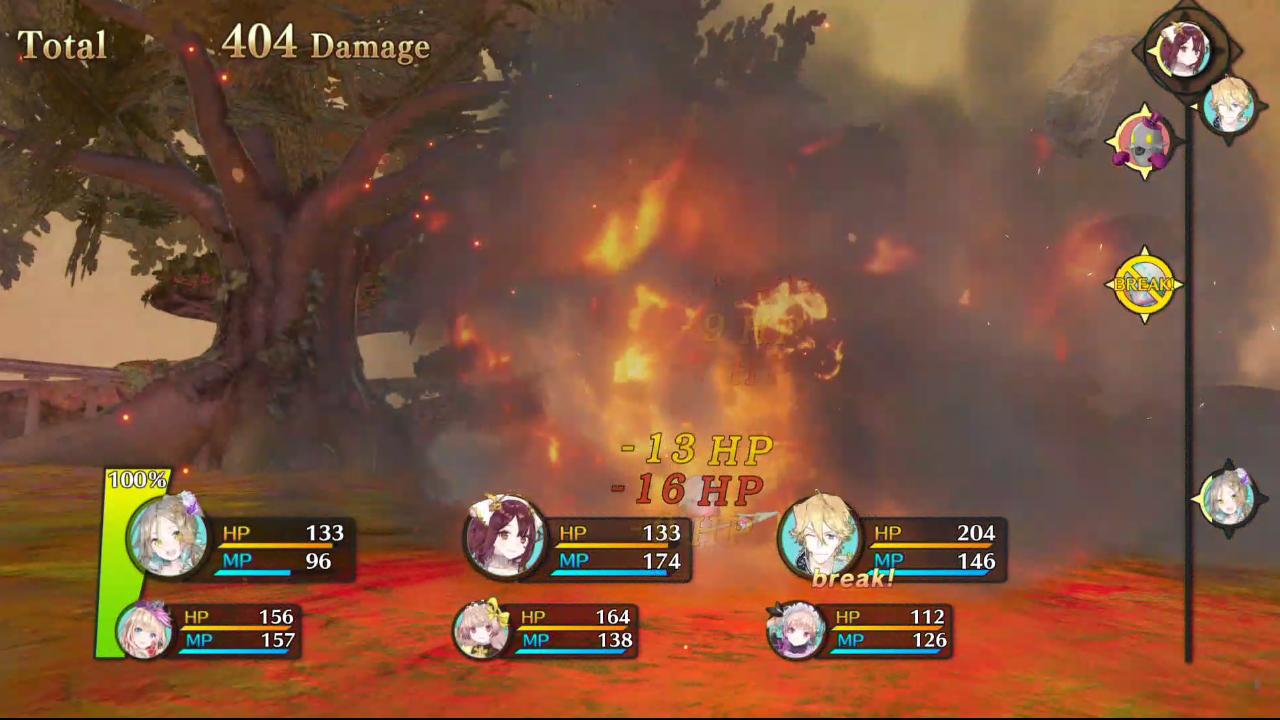Click the yellow BREAK marker on the timeline
The height and width of the screenshot is (720, 1280).
point(1144,285)
